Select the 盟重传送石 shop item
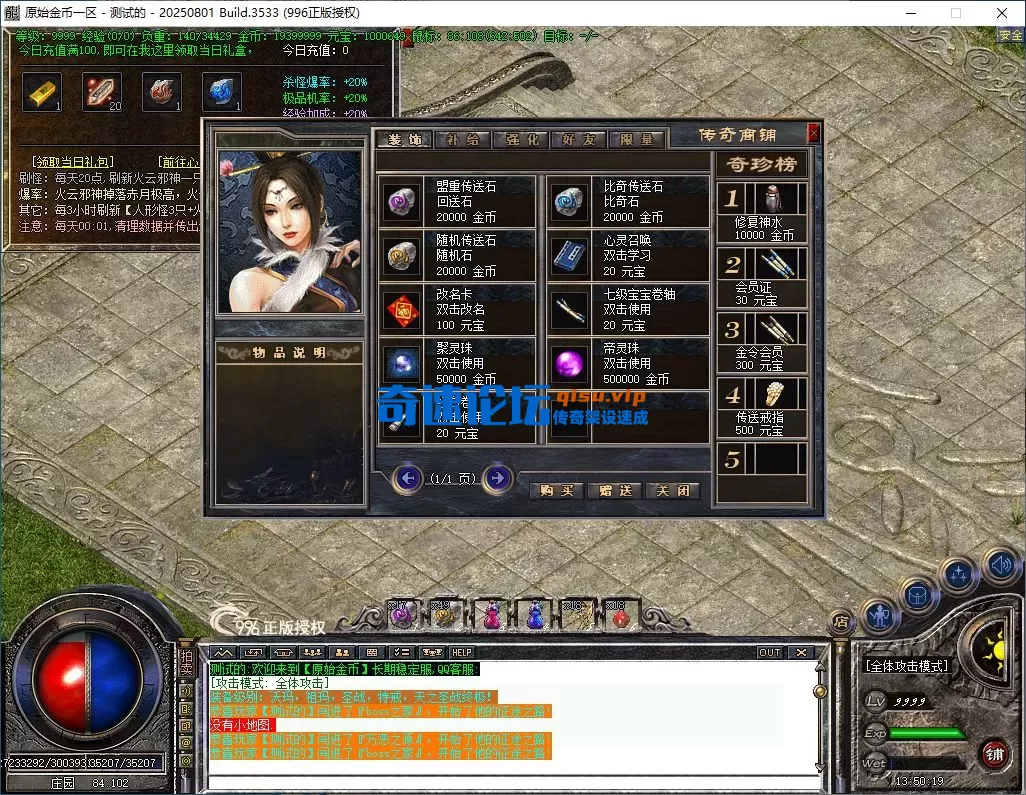1026x795 pixels. [404, 201]
